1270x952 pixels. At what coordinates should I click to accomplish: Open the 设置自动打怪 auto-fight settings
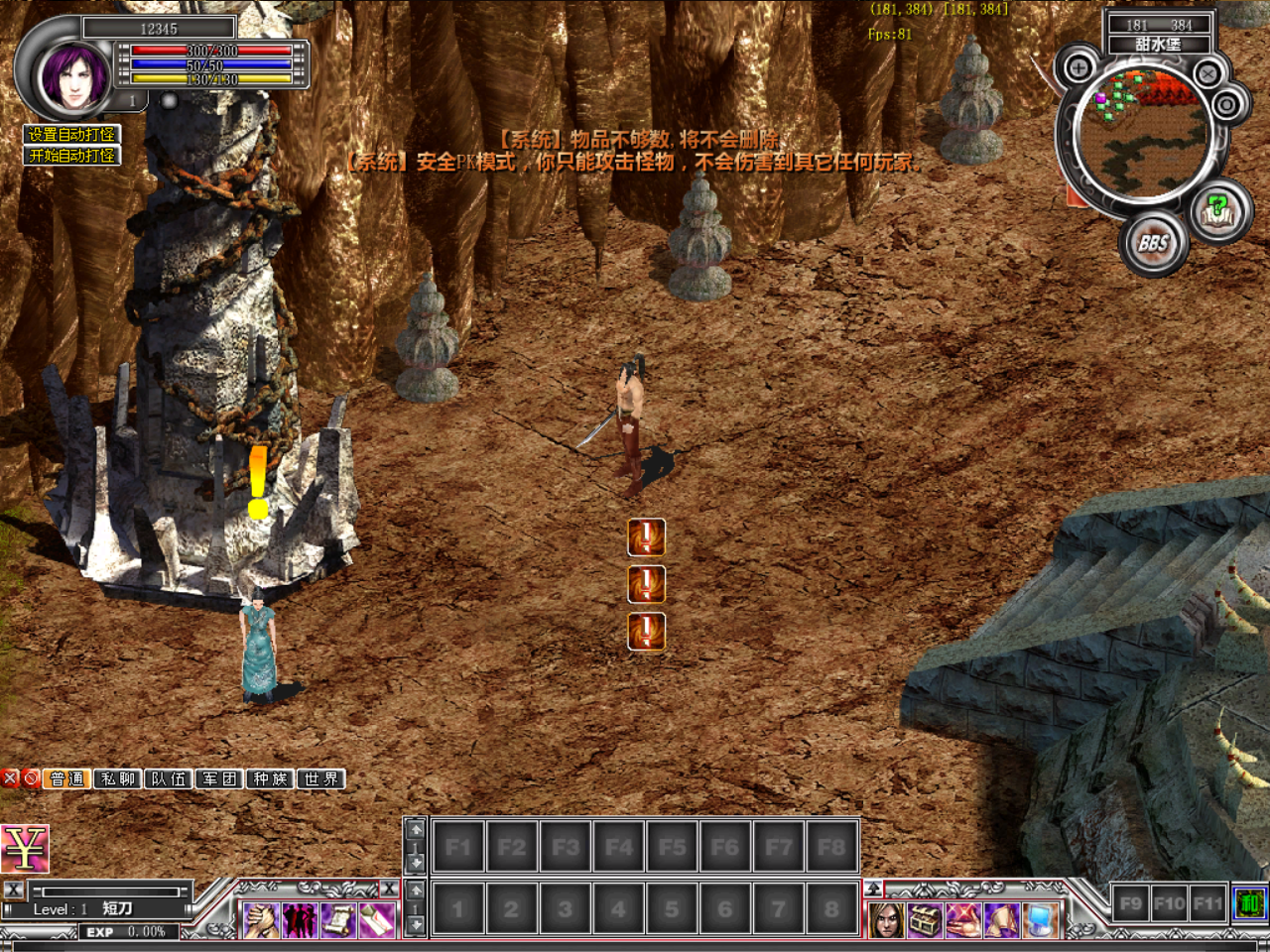click(71, 134)
